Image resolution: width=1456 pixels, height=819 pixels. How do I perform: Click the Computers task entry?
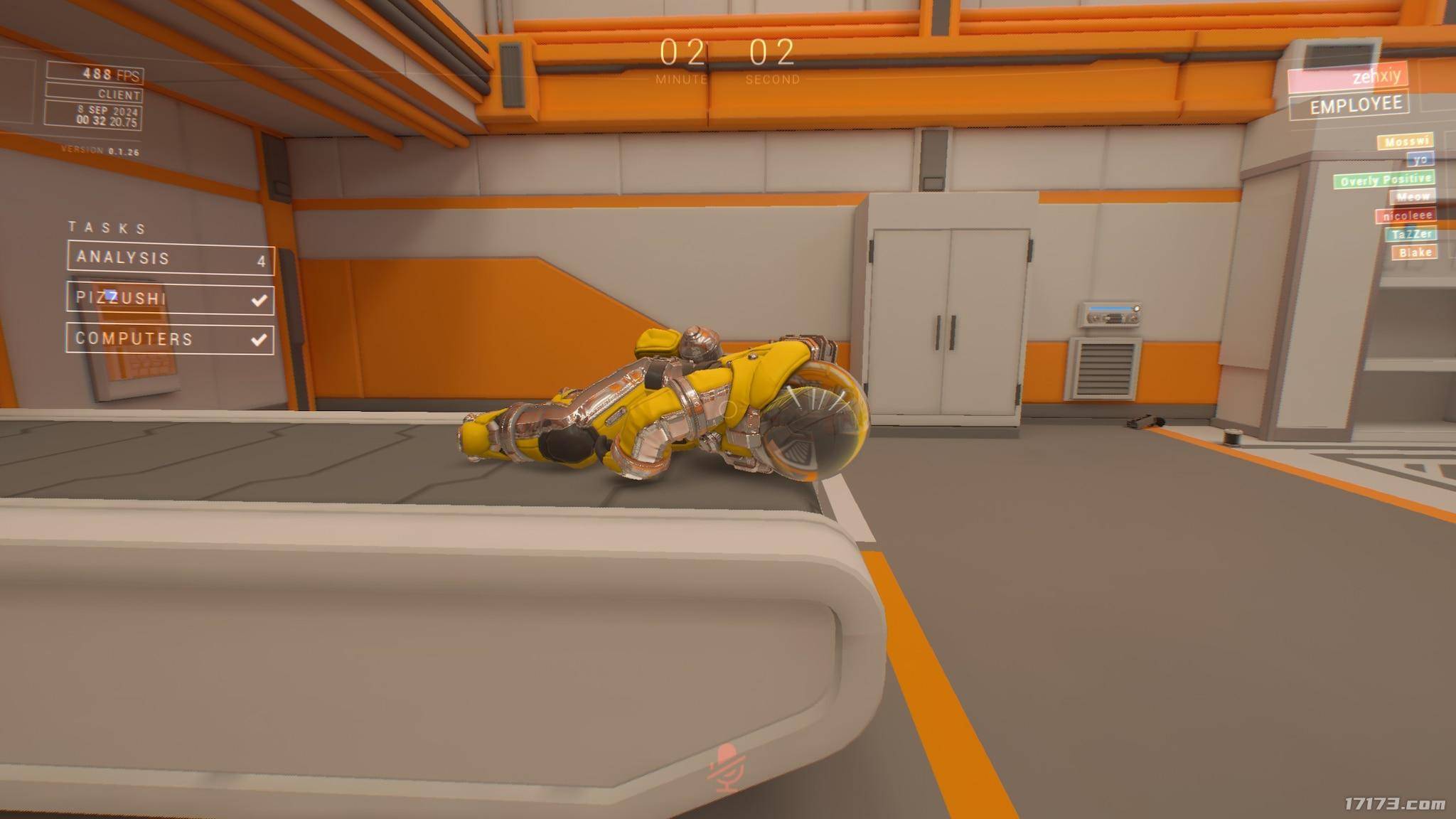click(171, 338)
